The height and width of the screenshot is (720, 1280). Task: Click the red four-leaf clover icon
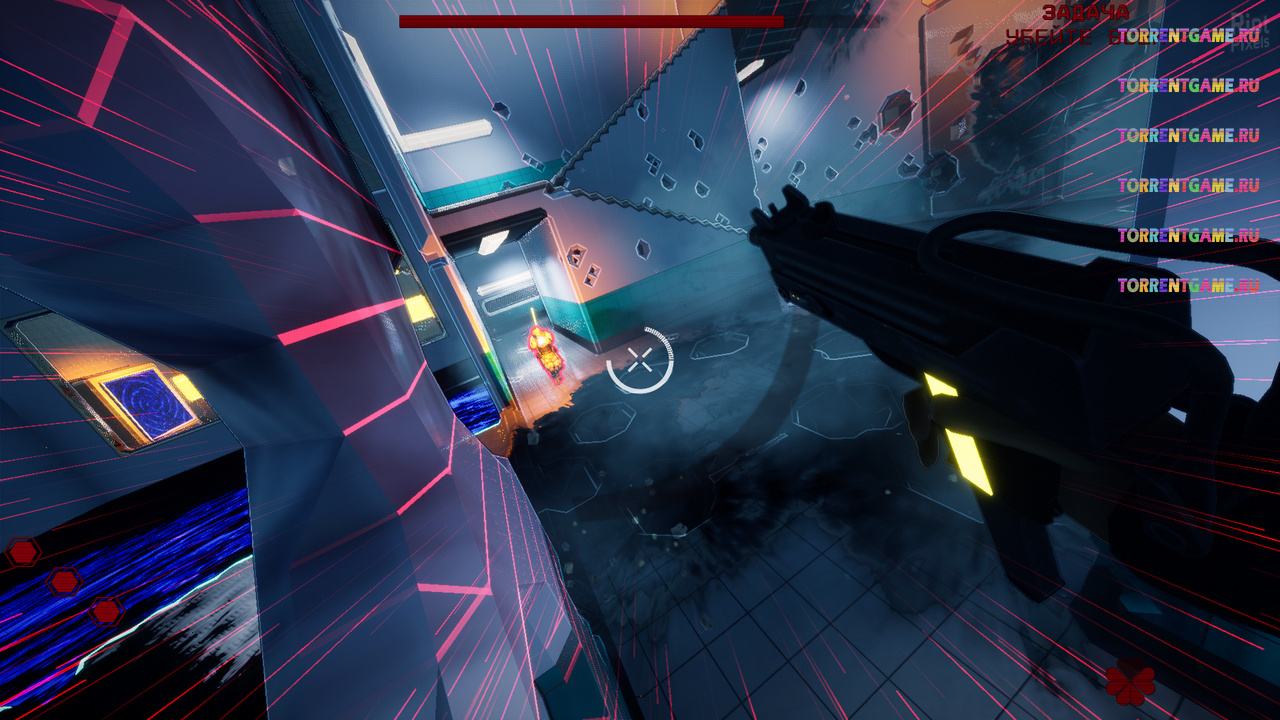pyautogui.click(x=1130, y=683)
